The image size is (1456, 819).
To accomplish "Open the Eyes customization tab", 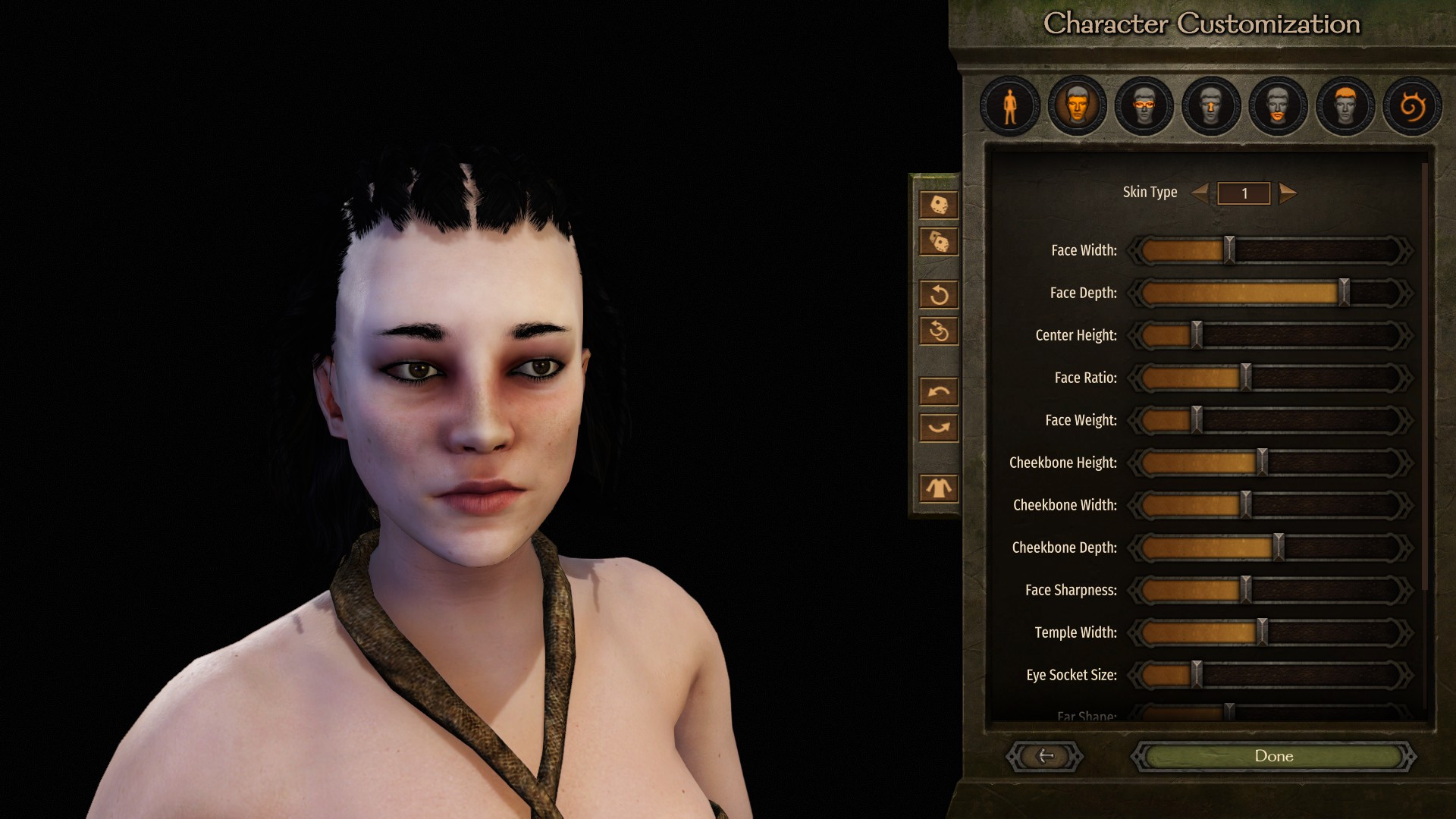I will (x=1144, y=107).
